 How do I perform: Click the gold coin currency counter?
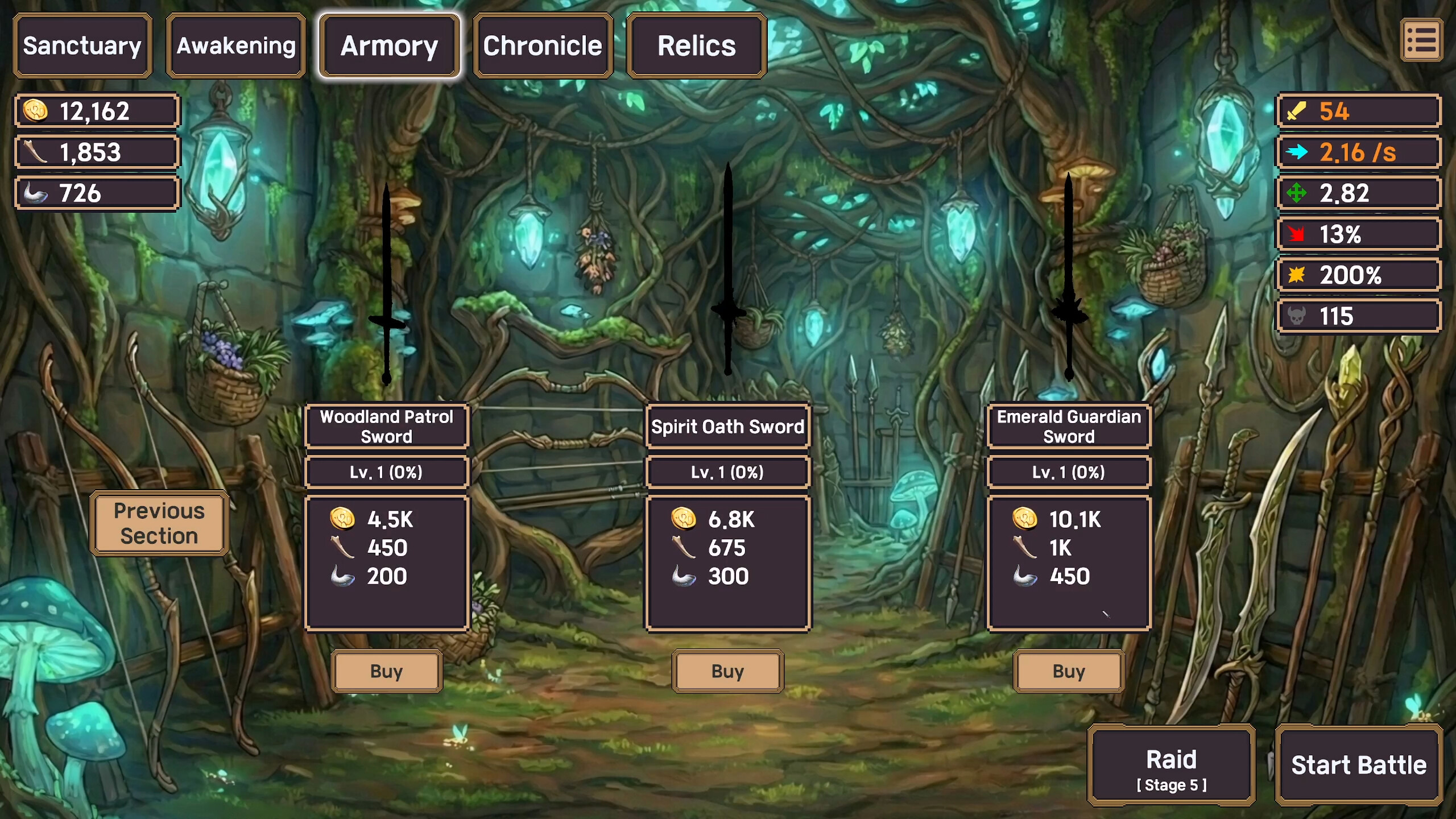click(97, 111)
